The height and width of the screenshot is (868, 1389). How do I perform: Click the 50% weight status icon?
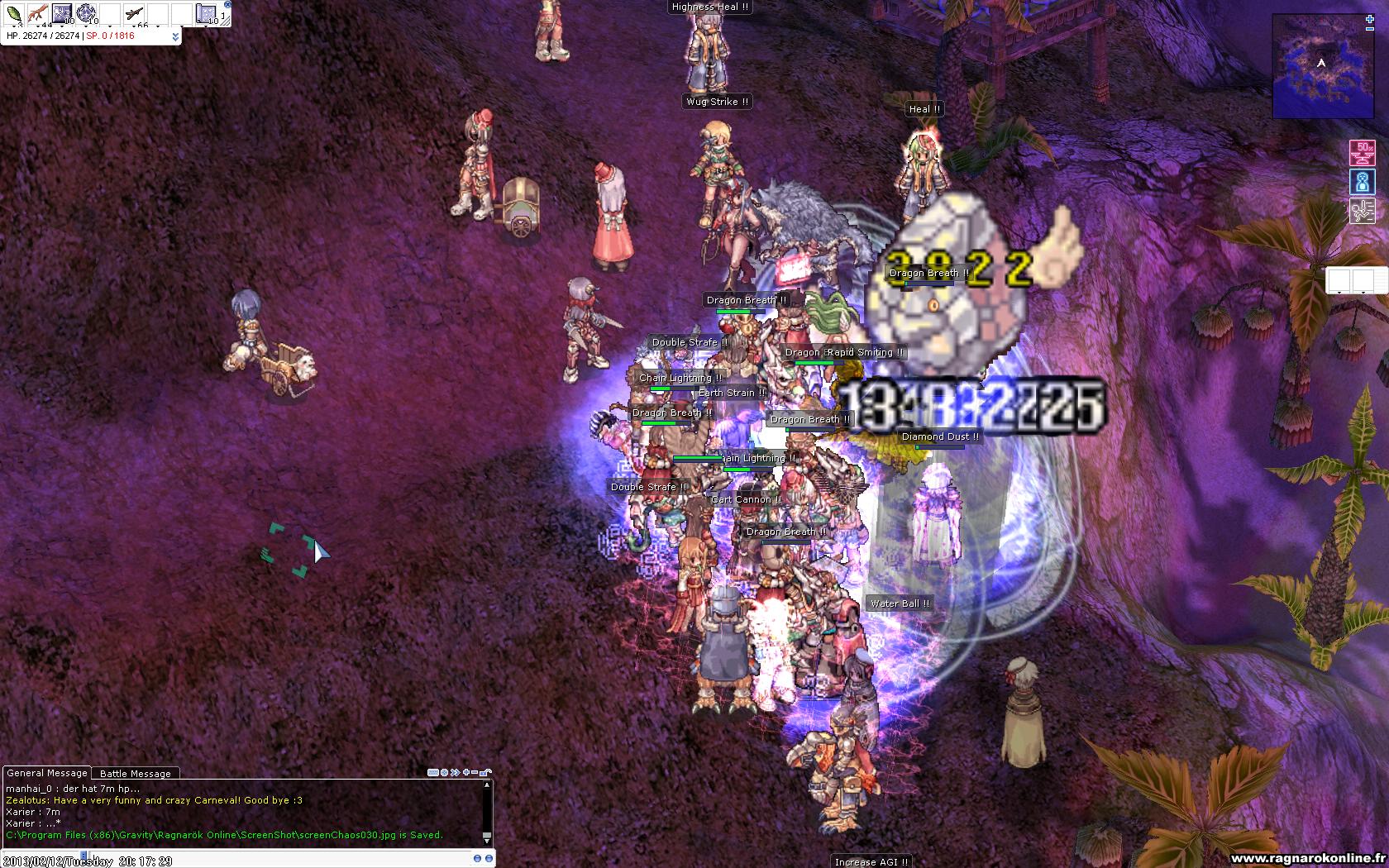point(1363,153)
